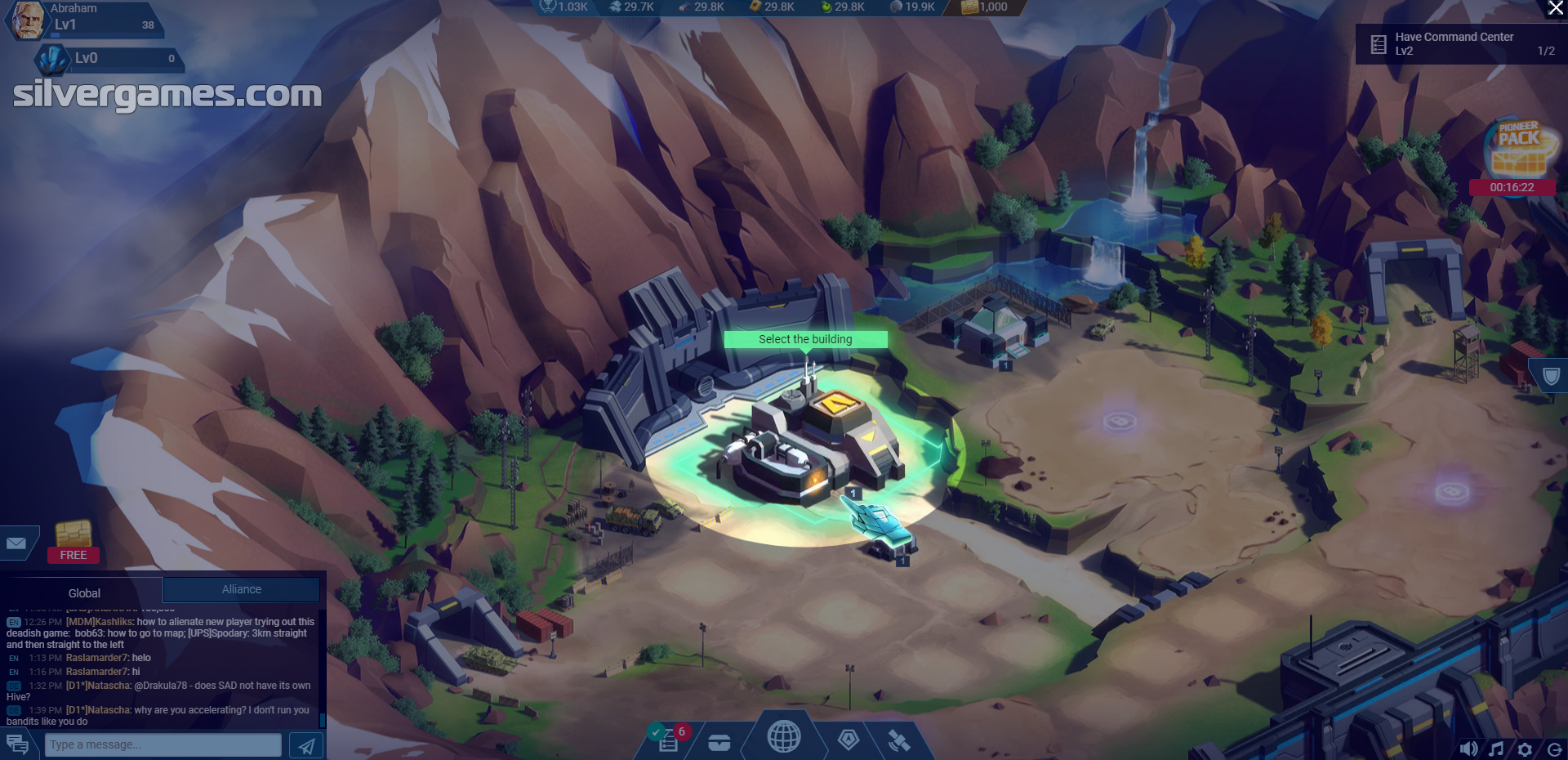Toggle music with the note icon

[1496, 749]
